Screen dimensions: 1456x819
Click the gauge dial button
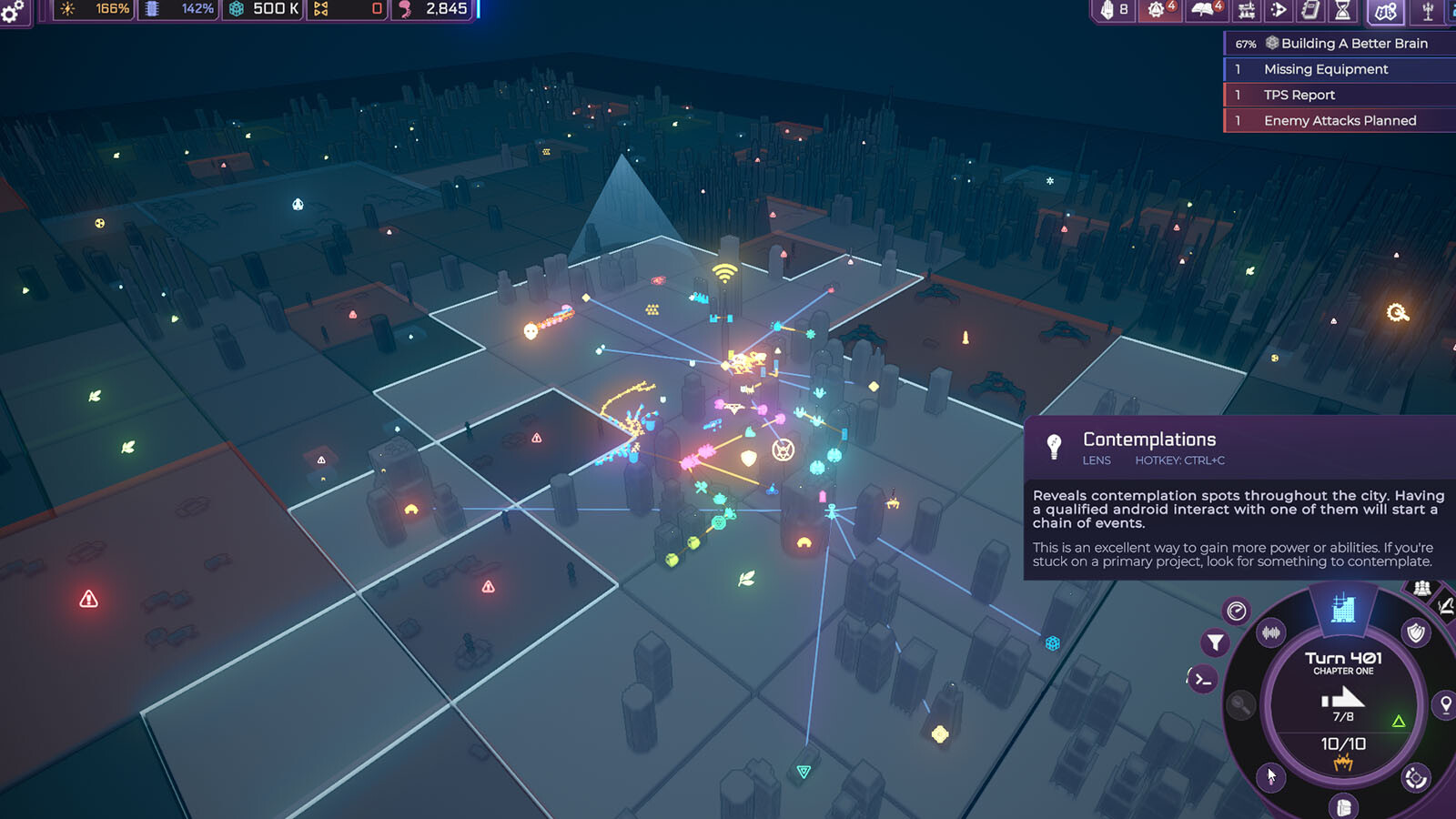tap(1236, 612)
